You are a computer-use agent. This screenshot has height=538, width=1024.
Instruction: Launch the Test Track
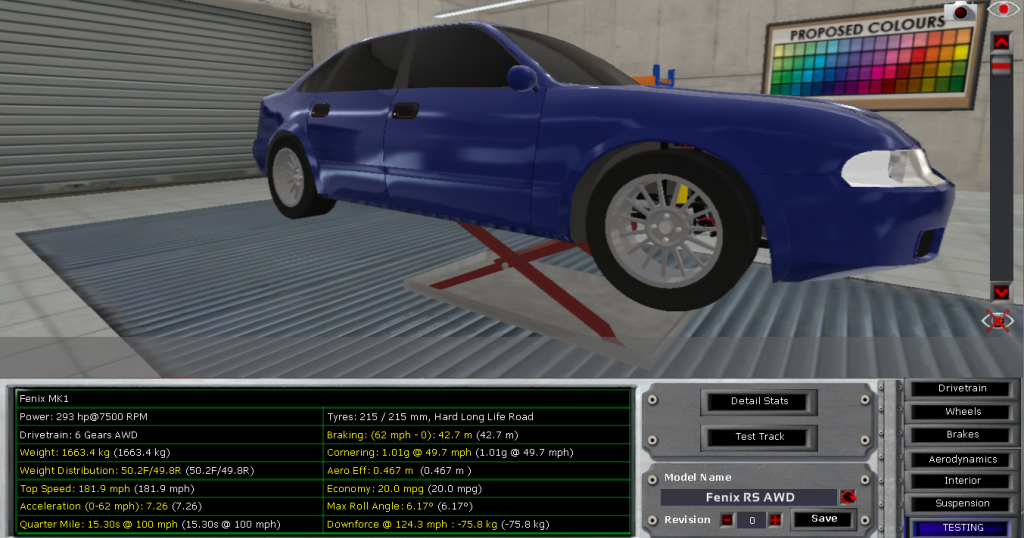tap(761, 437)
